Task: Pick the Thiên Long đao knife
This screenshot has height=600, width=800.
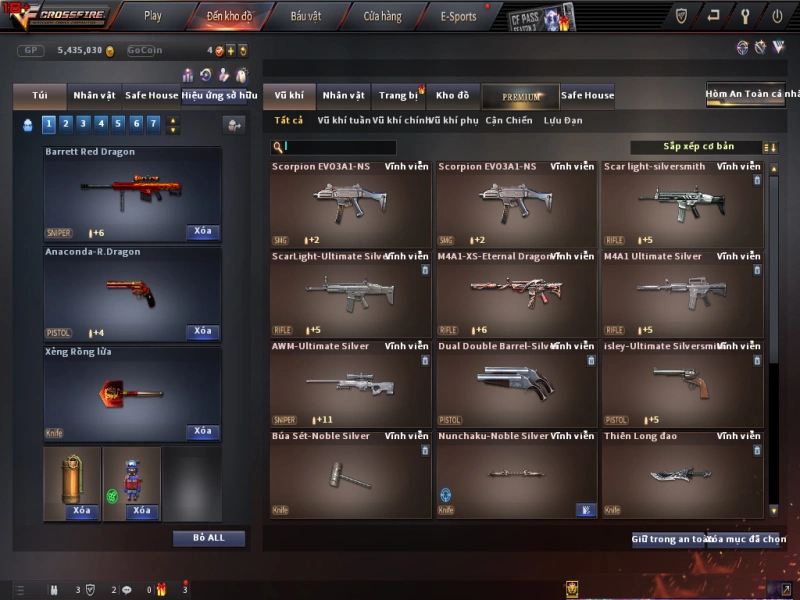Action: (682, 472)
